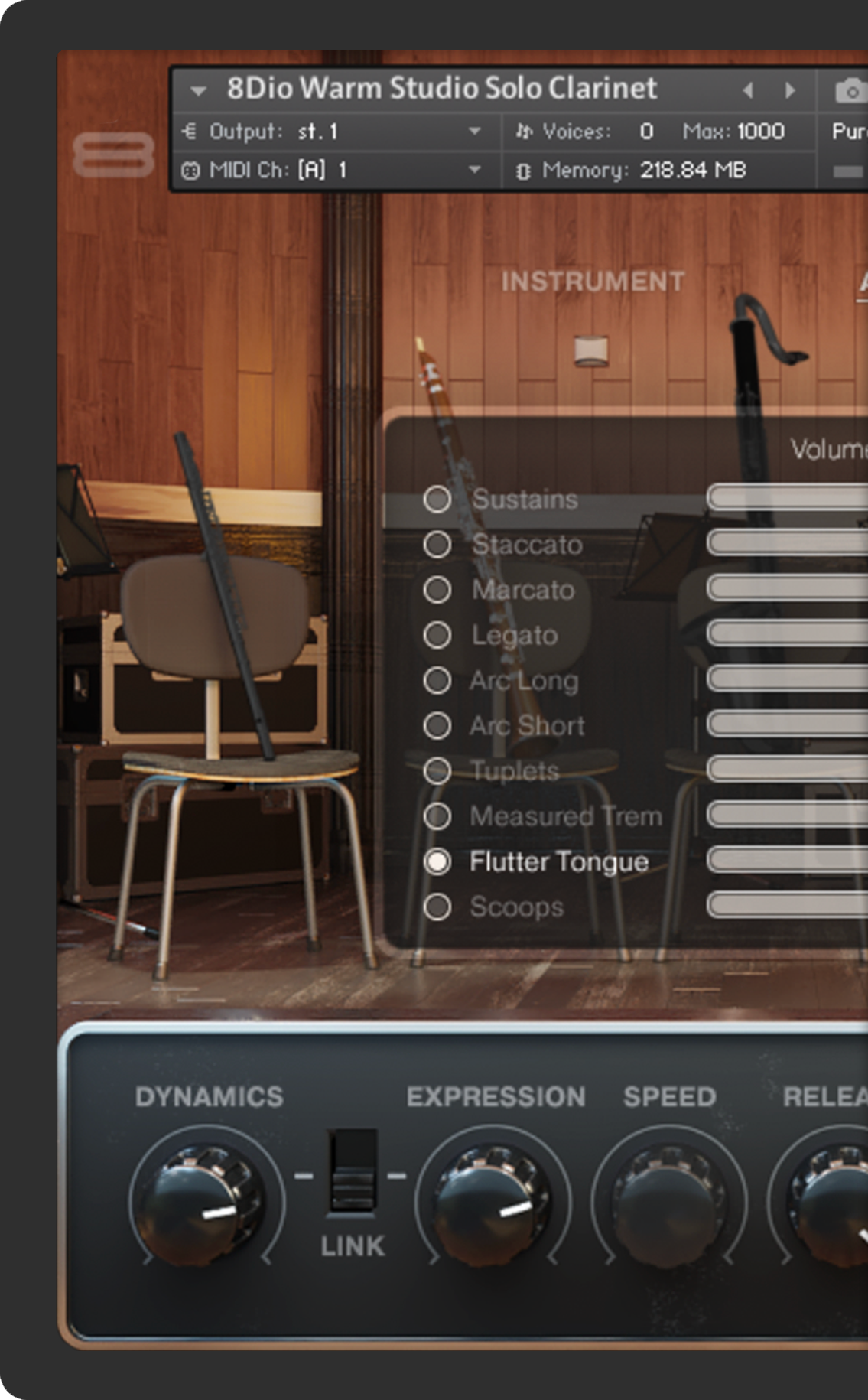Toggle the Link switch

coord(352,1172)
